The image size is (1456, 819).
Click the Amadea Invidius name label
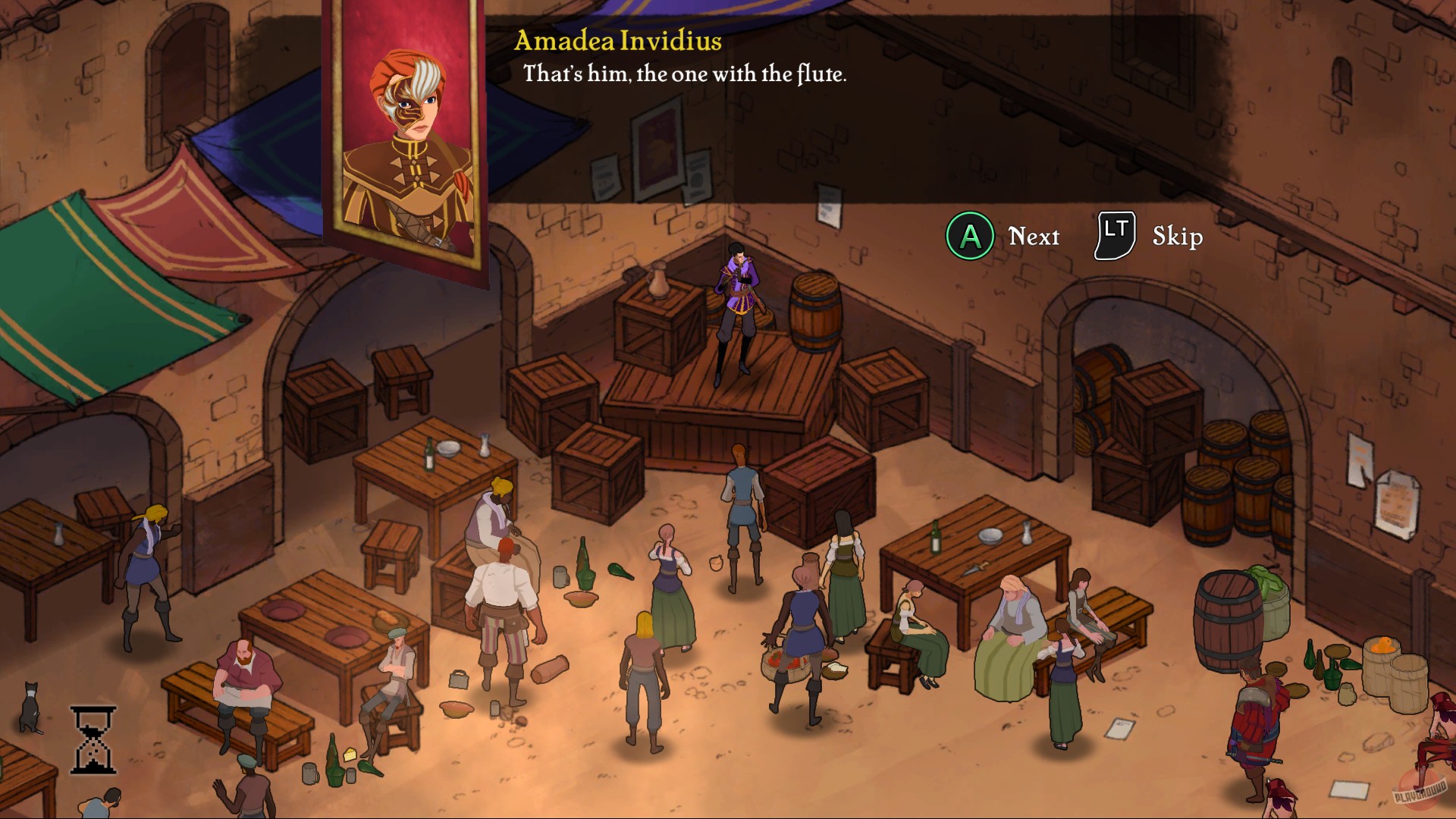[x=618, y=43]
